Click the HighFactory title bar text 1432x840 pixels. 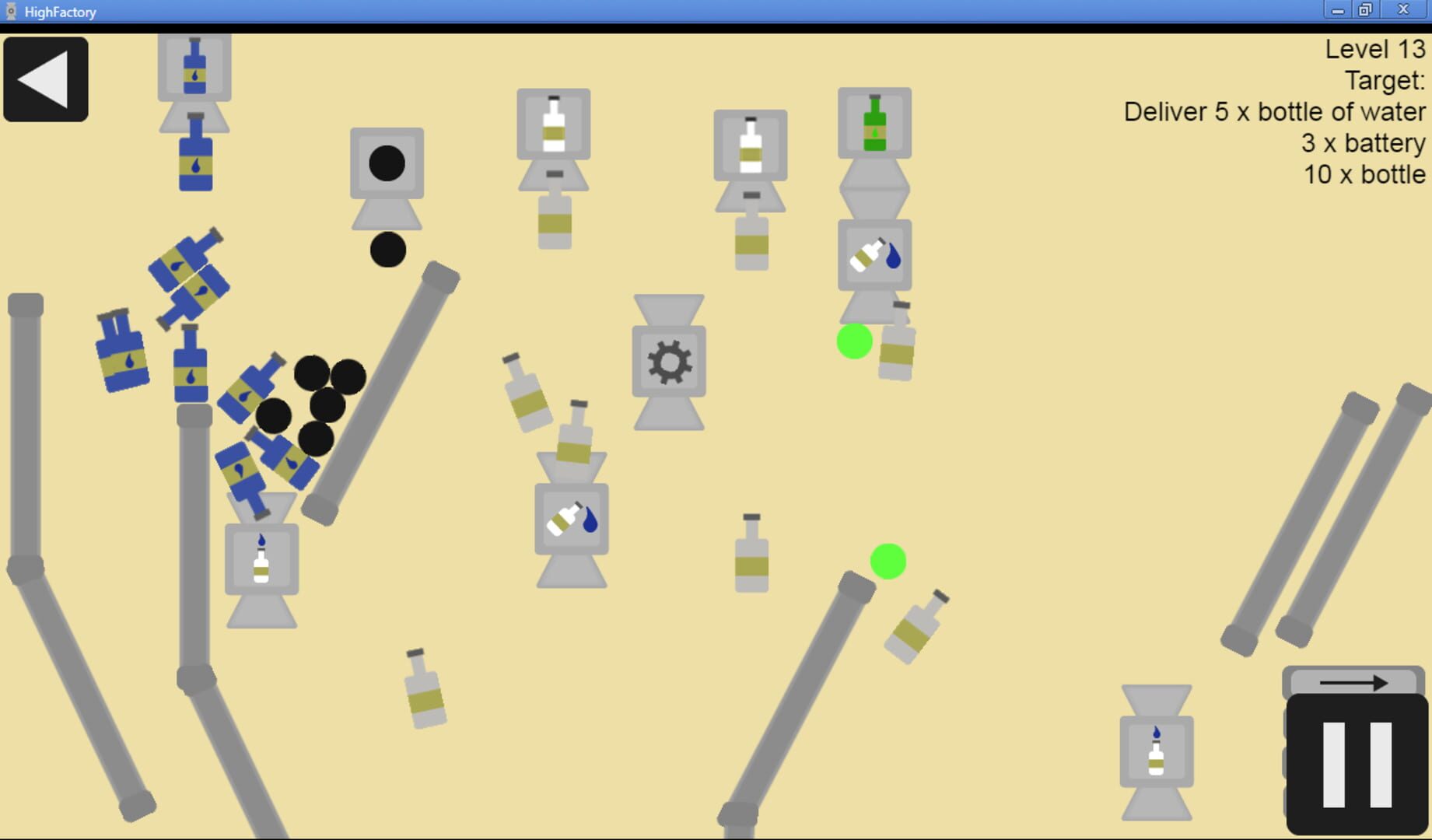click(x=58, y=12)
